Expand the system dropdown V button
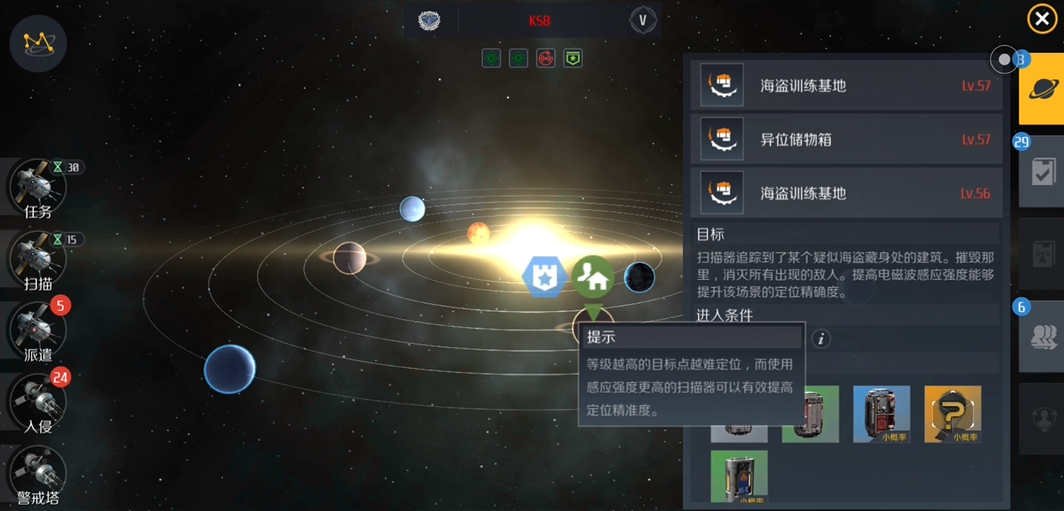Viewport: 1064px width, 511px height. pos(643,20)
